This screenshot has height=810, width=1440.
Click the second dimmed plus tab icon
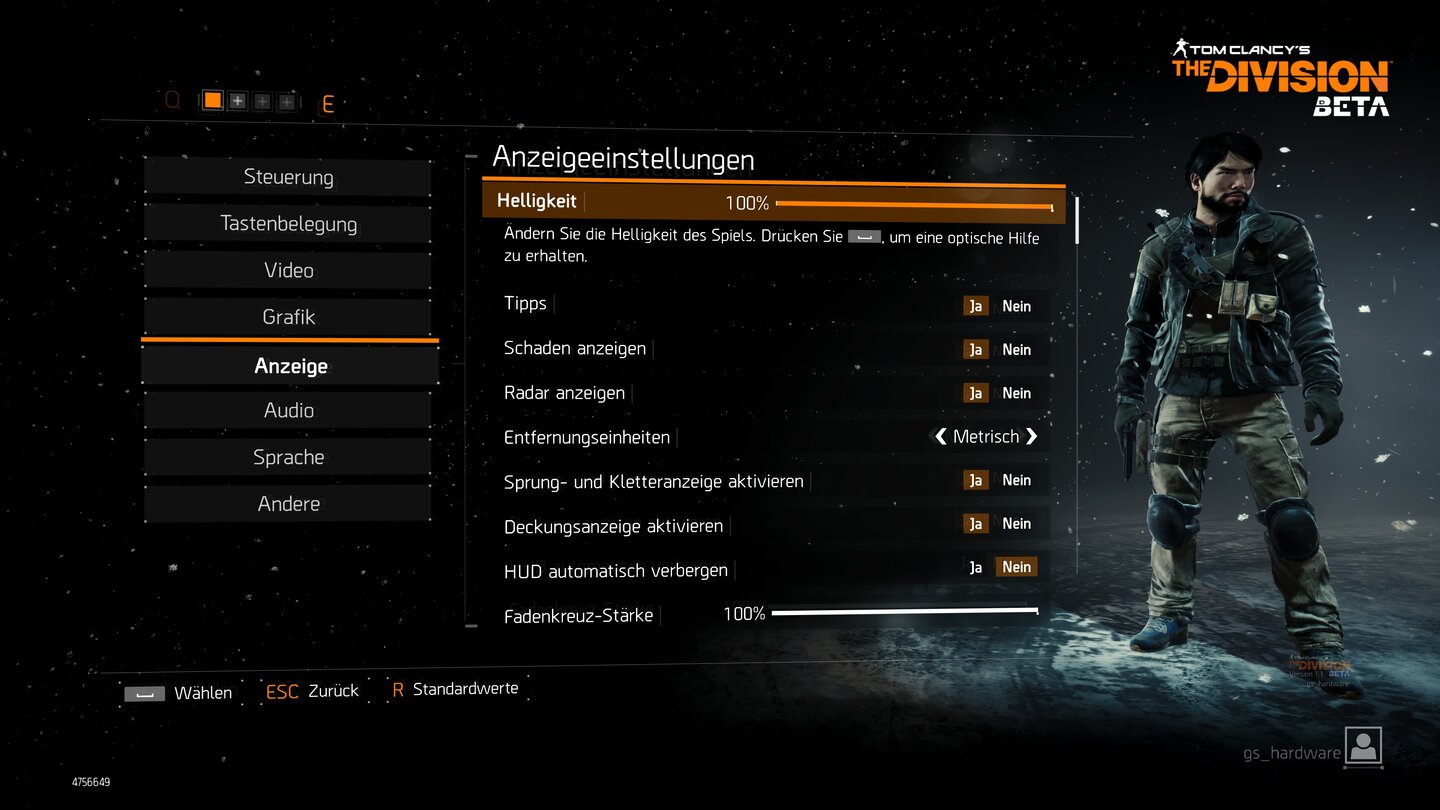262,100
